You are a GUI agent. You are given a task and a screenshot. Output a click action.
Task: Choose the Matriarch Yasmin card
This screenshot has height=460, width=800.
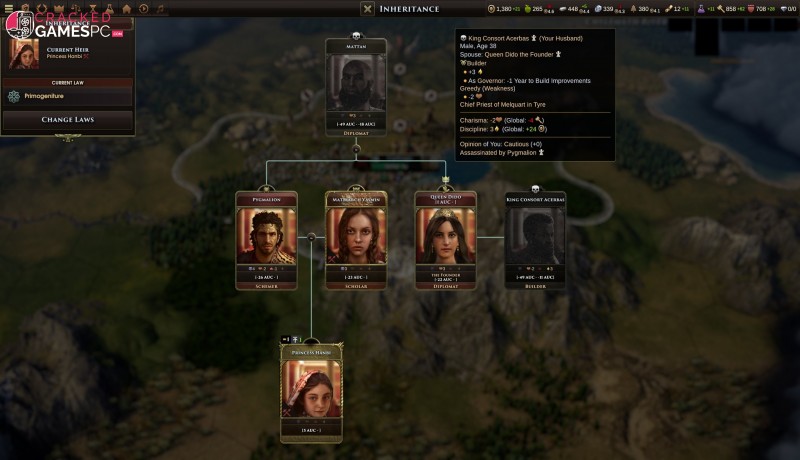pos(356,240)
